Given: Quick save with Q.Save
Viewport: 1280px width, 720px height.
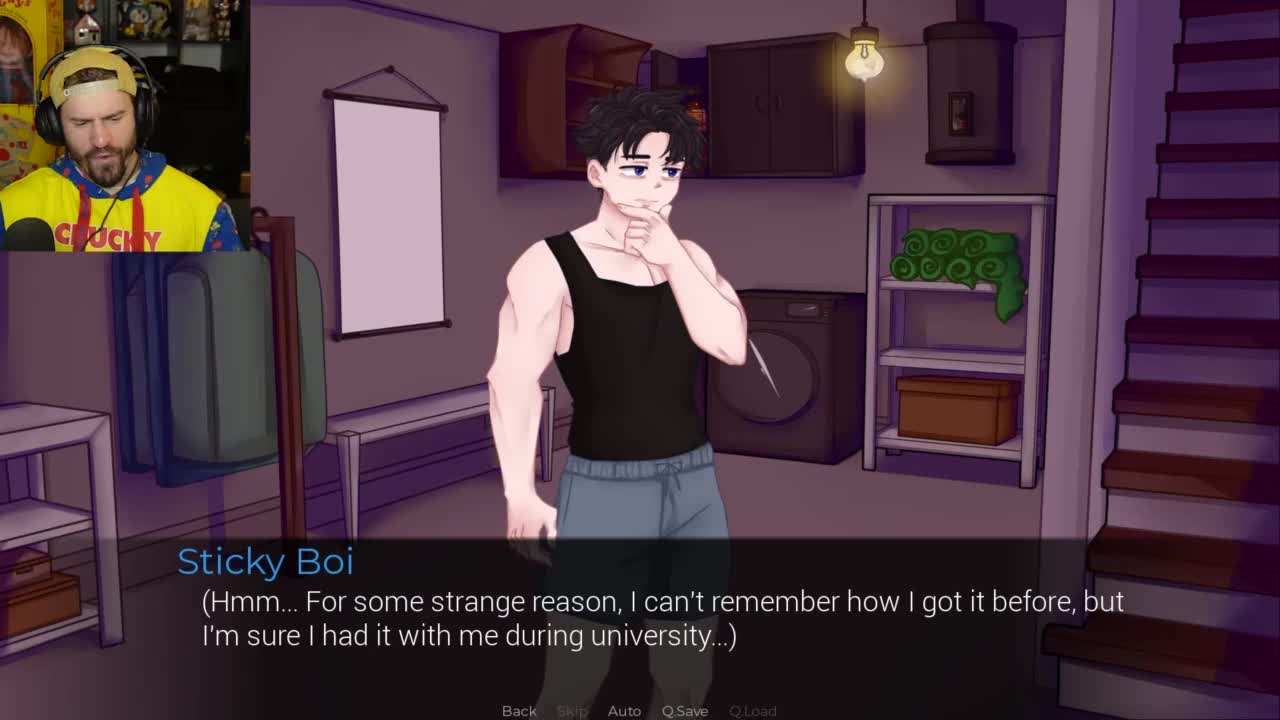Looking at the screenshot, I should click(x=685, y=710).
